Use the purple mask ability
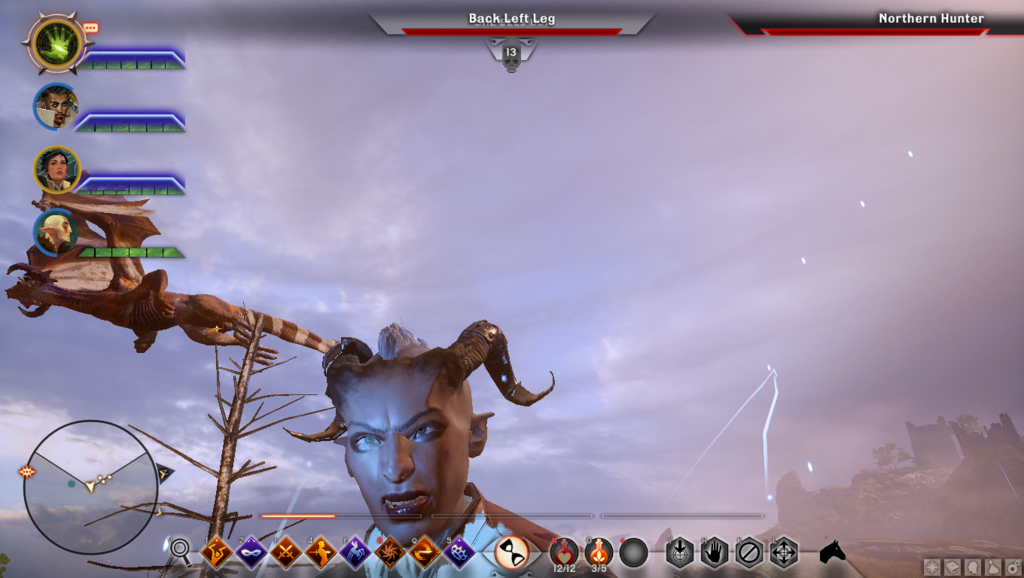1024x578 pixels. tap(250, 551)
